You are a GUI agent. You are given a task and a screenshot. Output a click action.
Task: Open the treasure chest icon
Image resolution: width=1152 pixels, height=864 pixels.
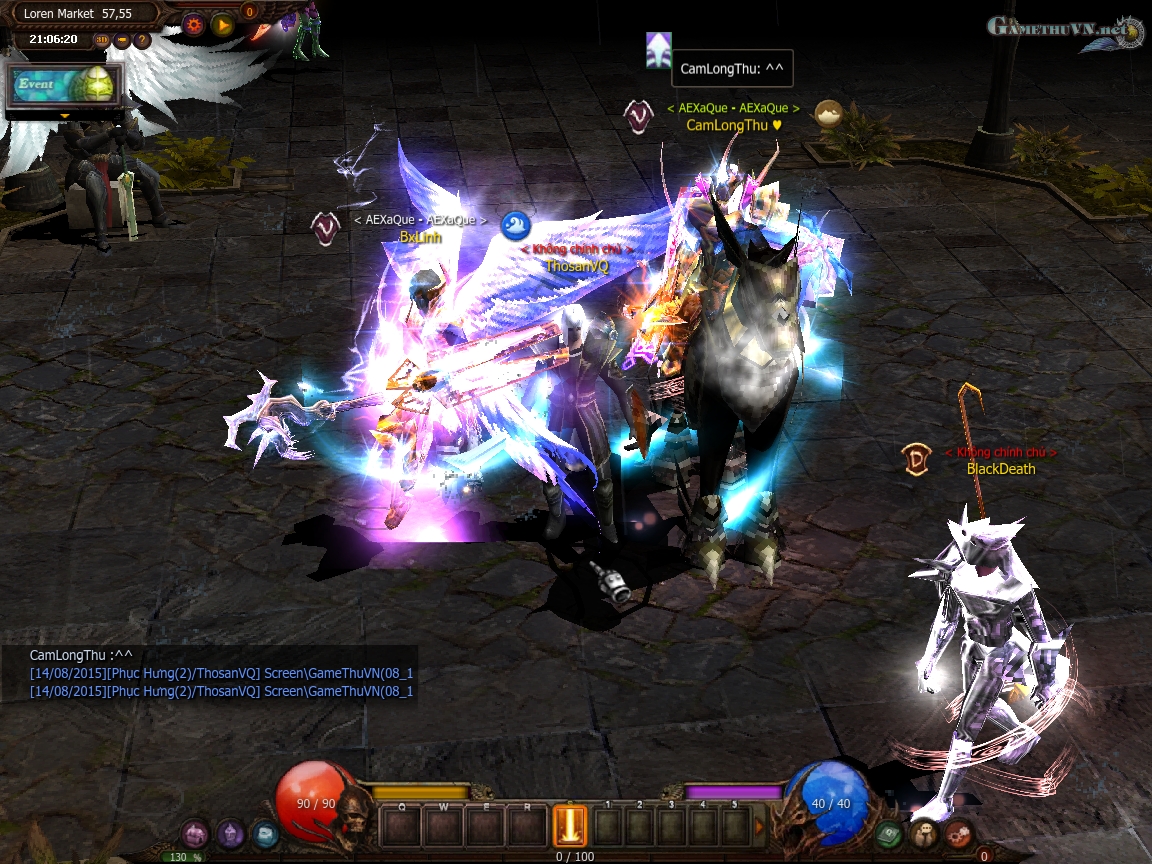(196, 832)
